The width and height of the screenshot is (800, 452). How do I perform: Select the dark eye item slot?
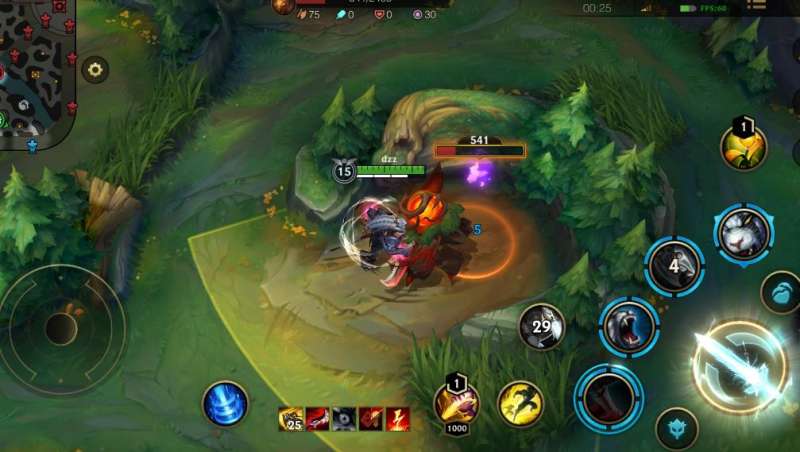[344, 419]
